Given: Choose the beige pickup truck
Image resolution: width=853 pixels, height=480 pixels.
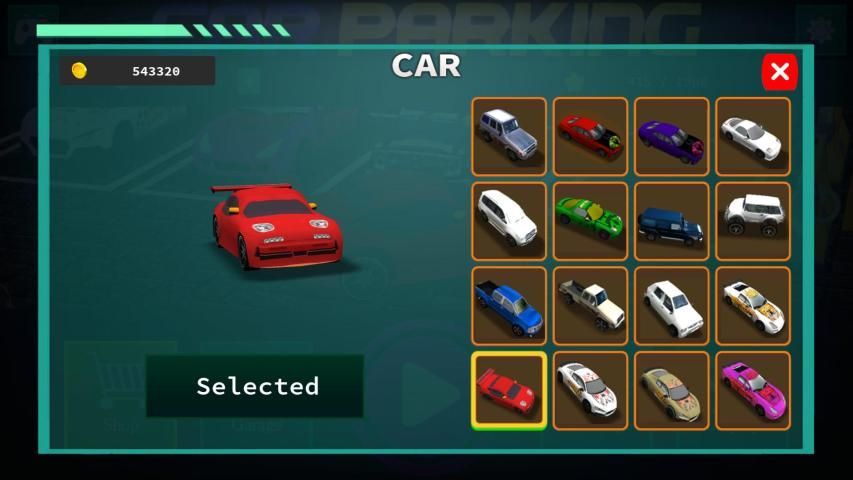Looking at the screenshot, I should [590, 305].
